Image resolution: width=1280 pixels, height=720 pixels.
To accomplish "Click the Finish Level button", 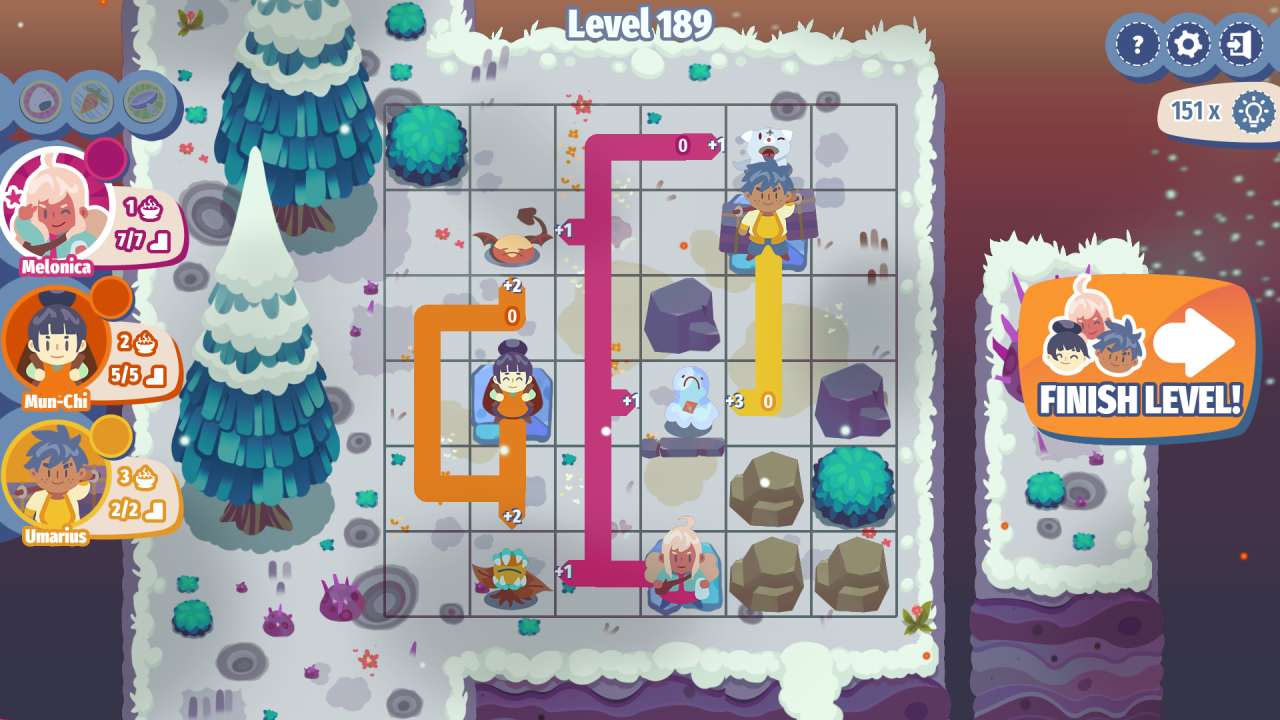I will [1140, 358].
